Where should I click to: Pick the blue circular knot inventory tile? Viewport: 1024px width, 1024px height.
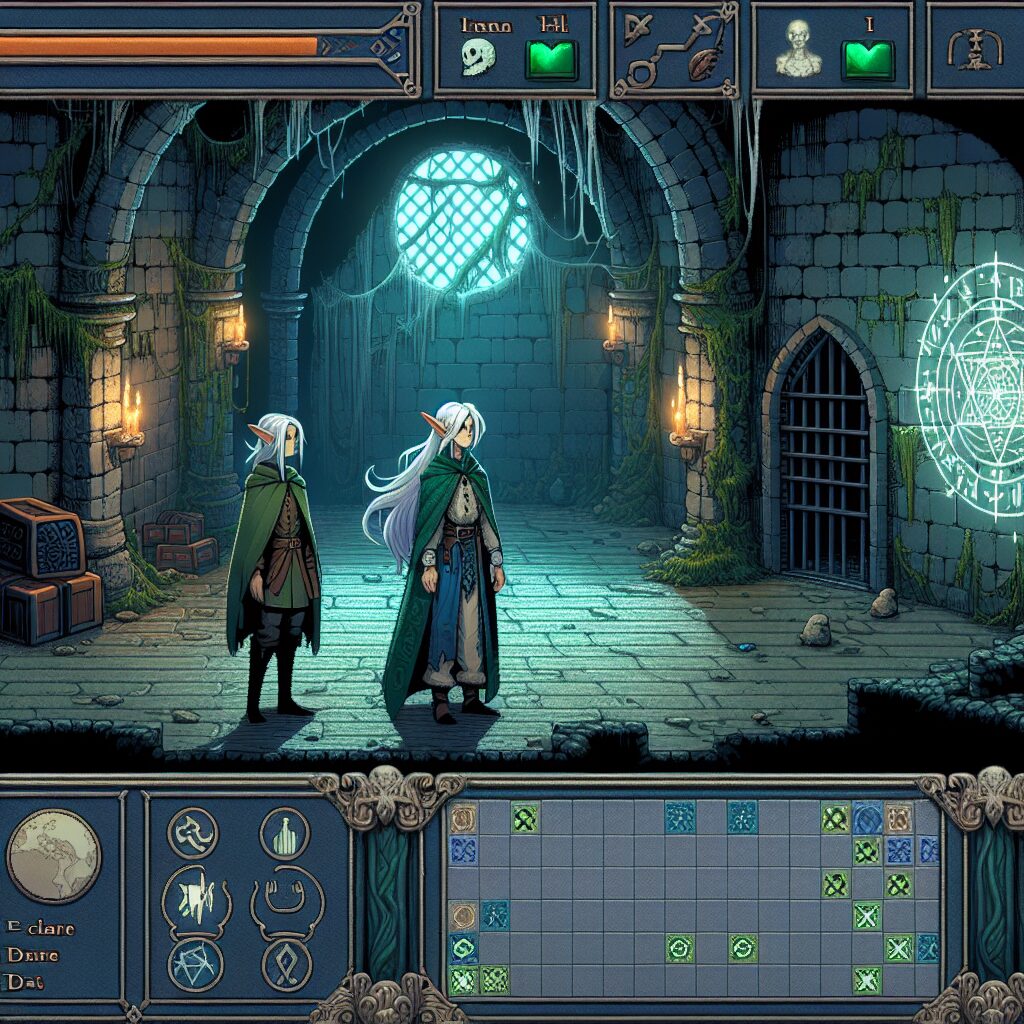pyautogui.click(x=867, y=819)
